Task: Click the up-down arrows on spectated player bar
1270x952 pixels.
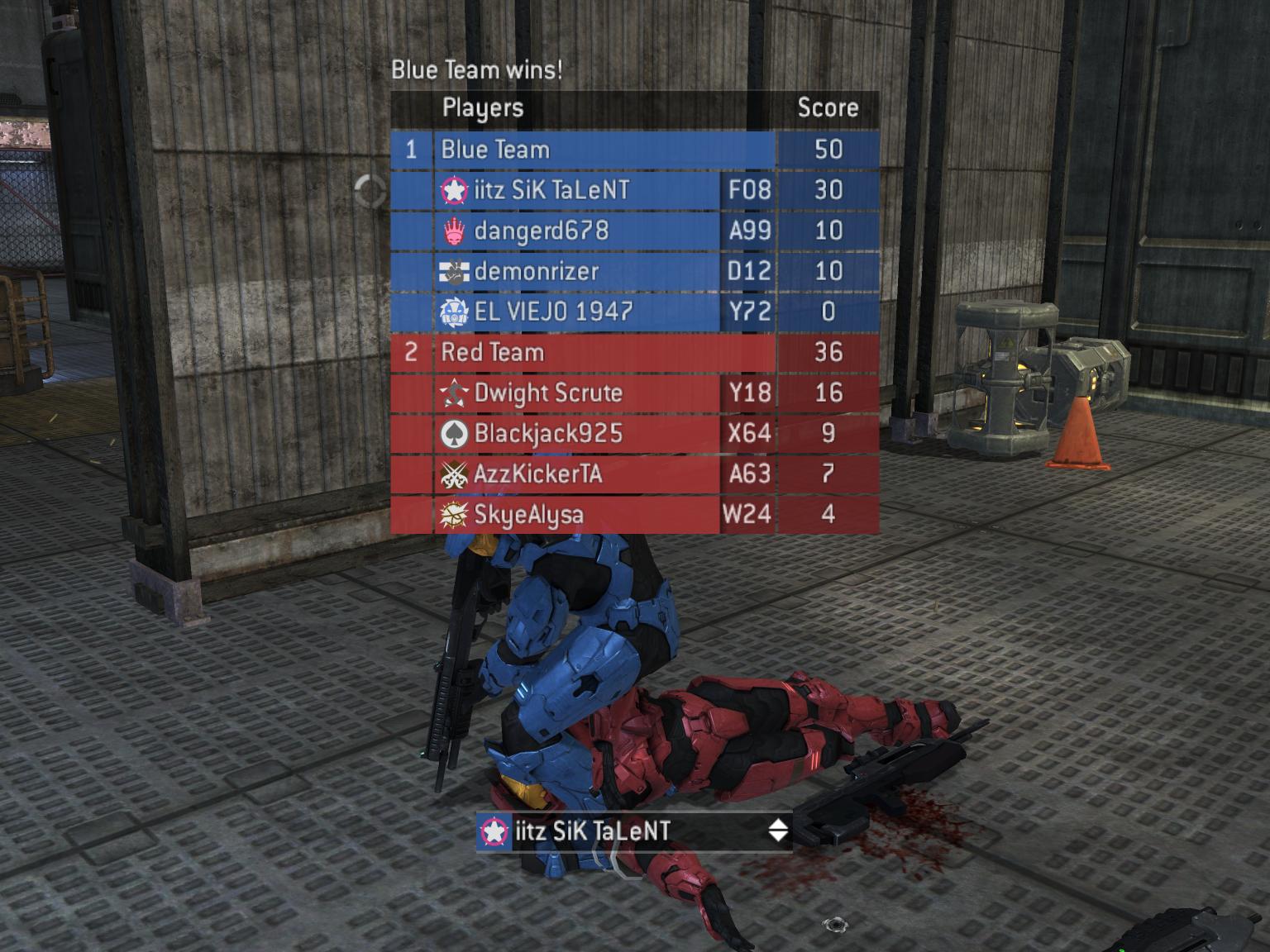Action: coord(777,831)
